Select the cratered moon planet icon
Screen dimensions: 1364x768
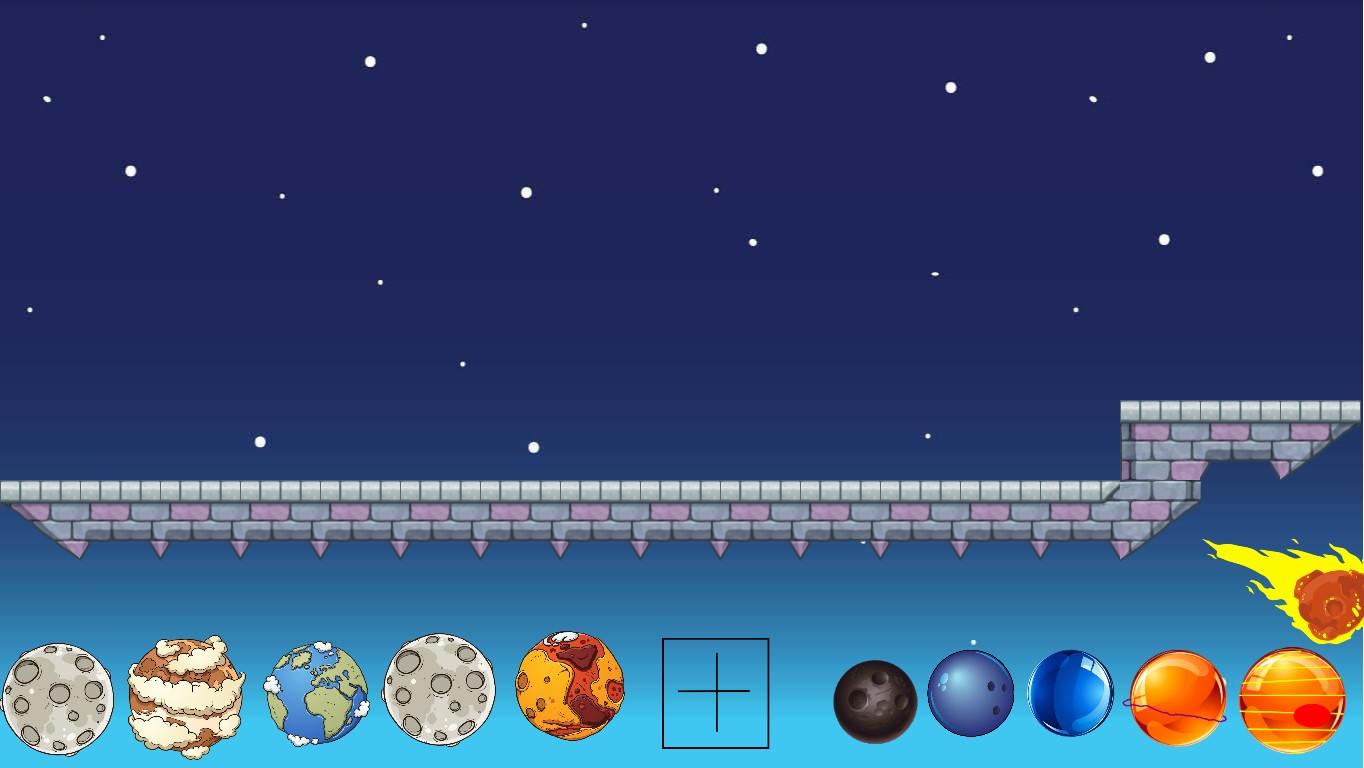(x=58, y=691)
